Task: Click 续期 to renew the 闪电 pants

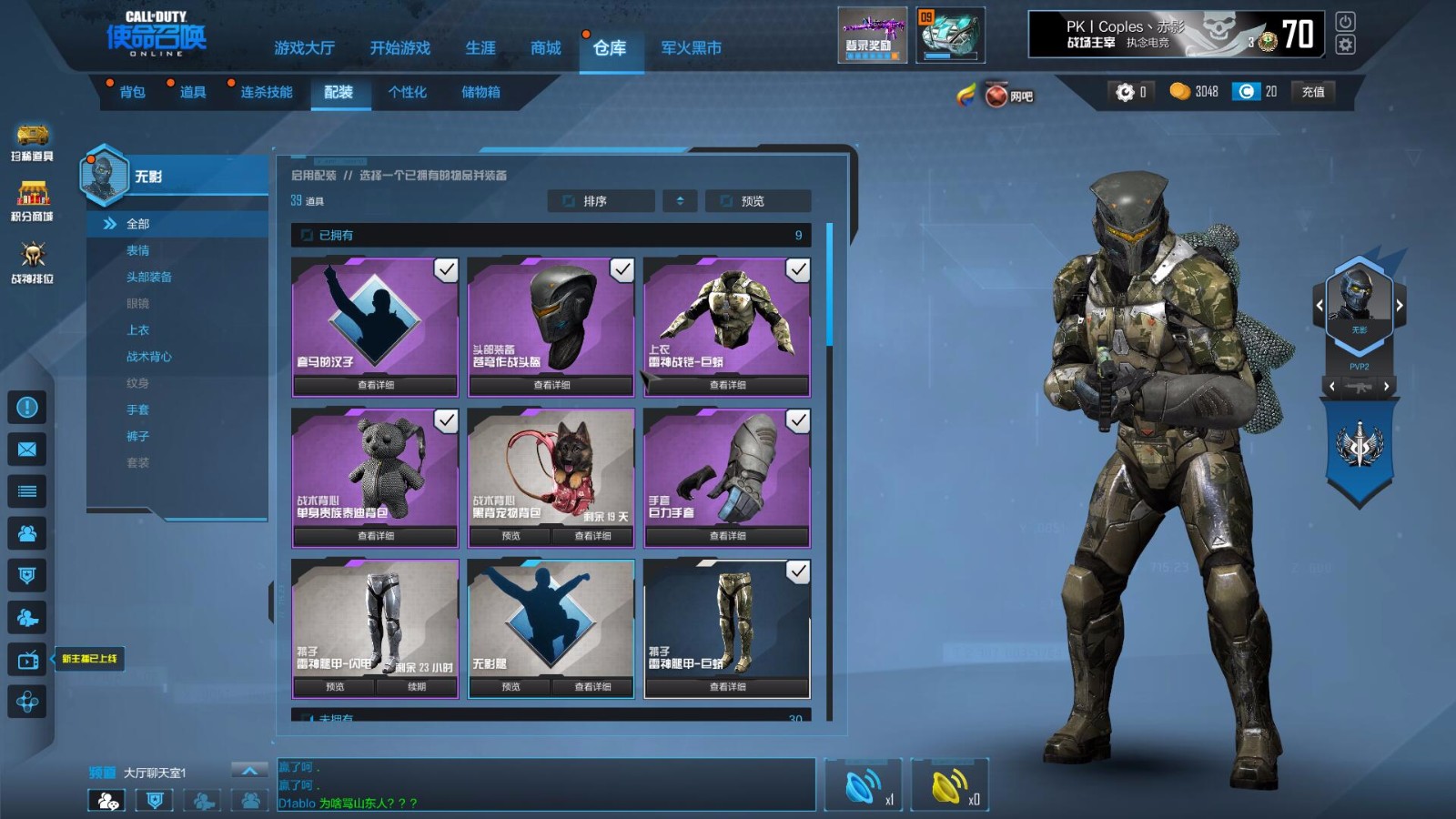Action: click(417, 687)
